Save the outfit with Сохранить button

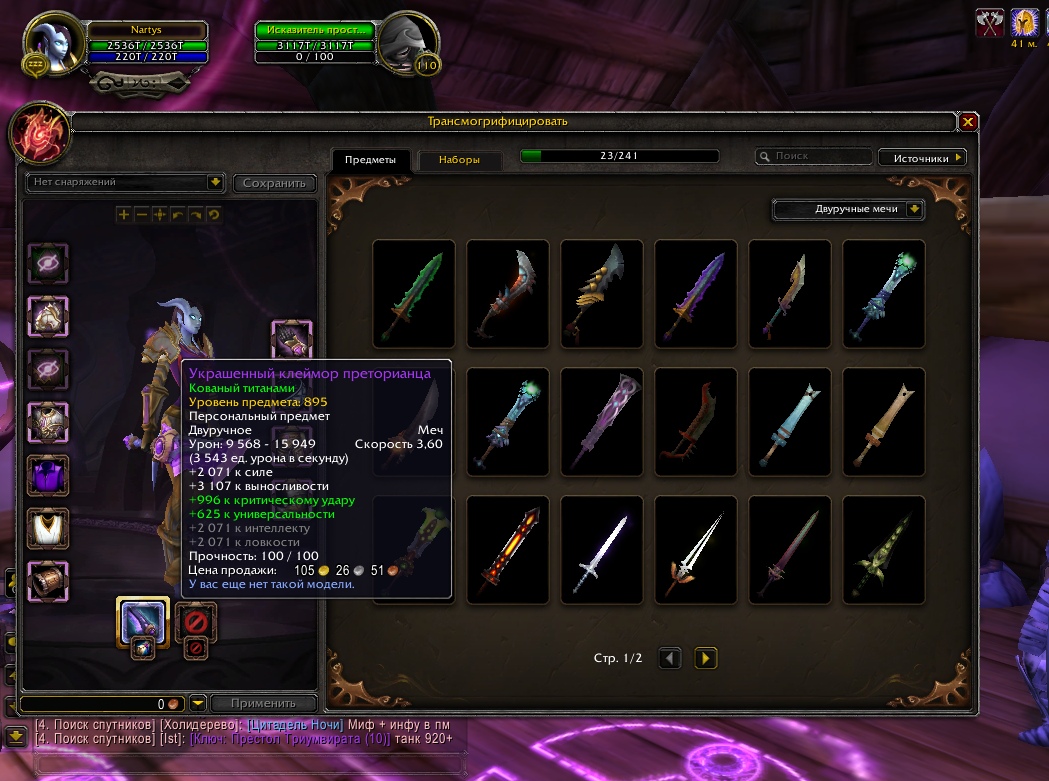[x=274, y=183]
